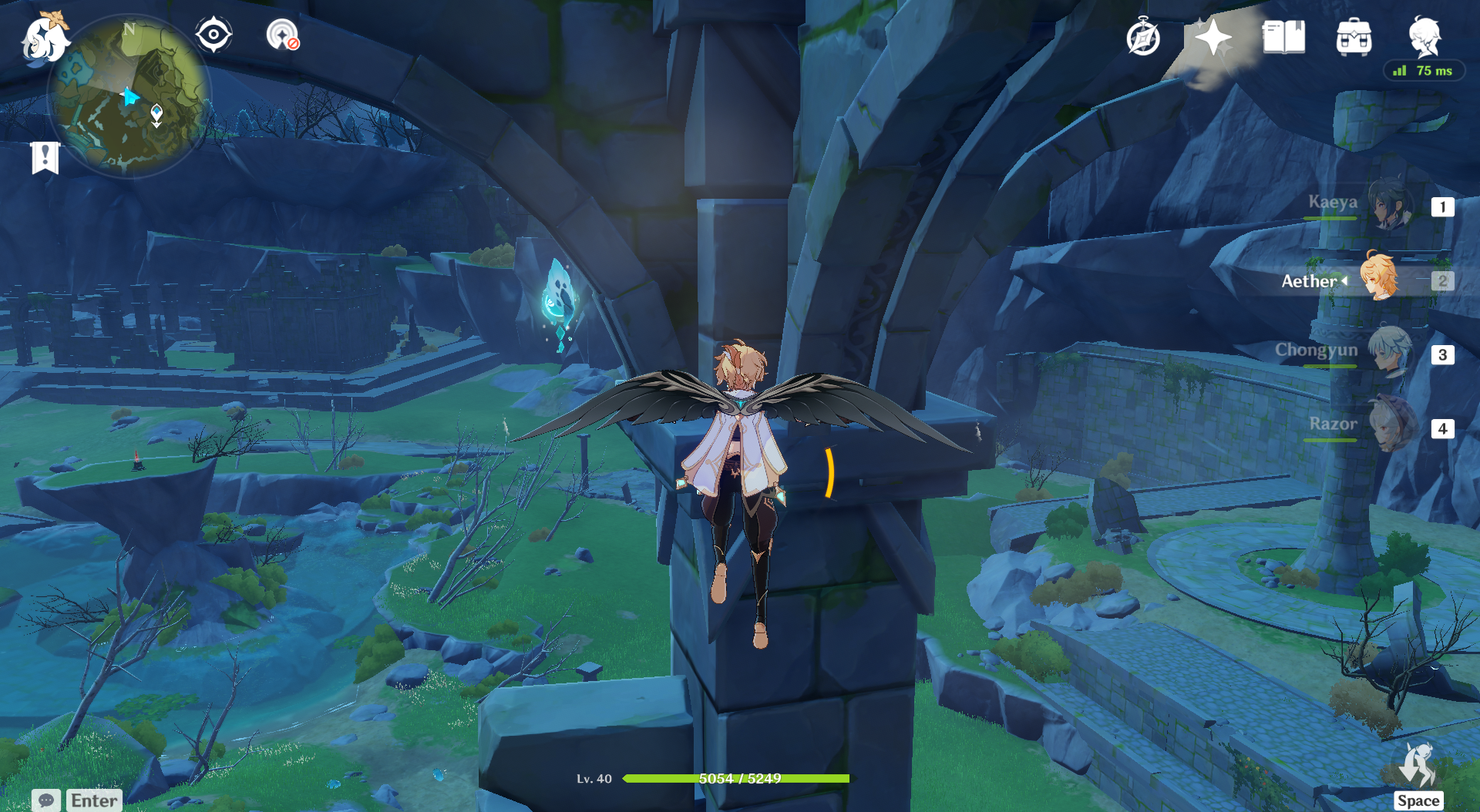This screenshot has height=812, width=1480.
Task: Open the character screen icon
Action: [x=1424, y=35]
